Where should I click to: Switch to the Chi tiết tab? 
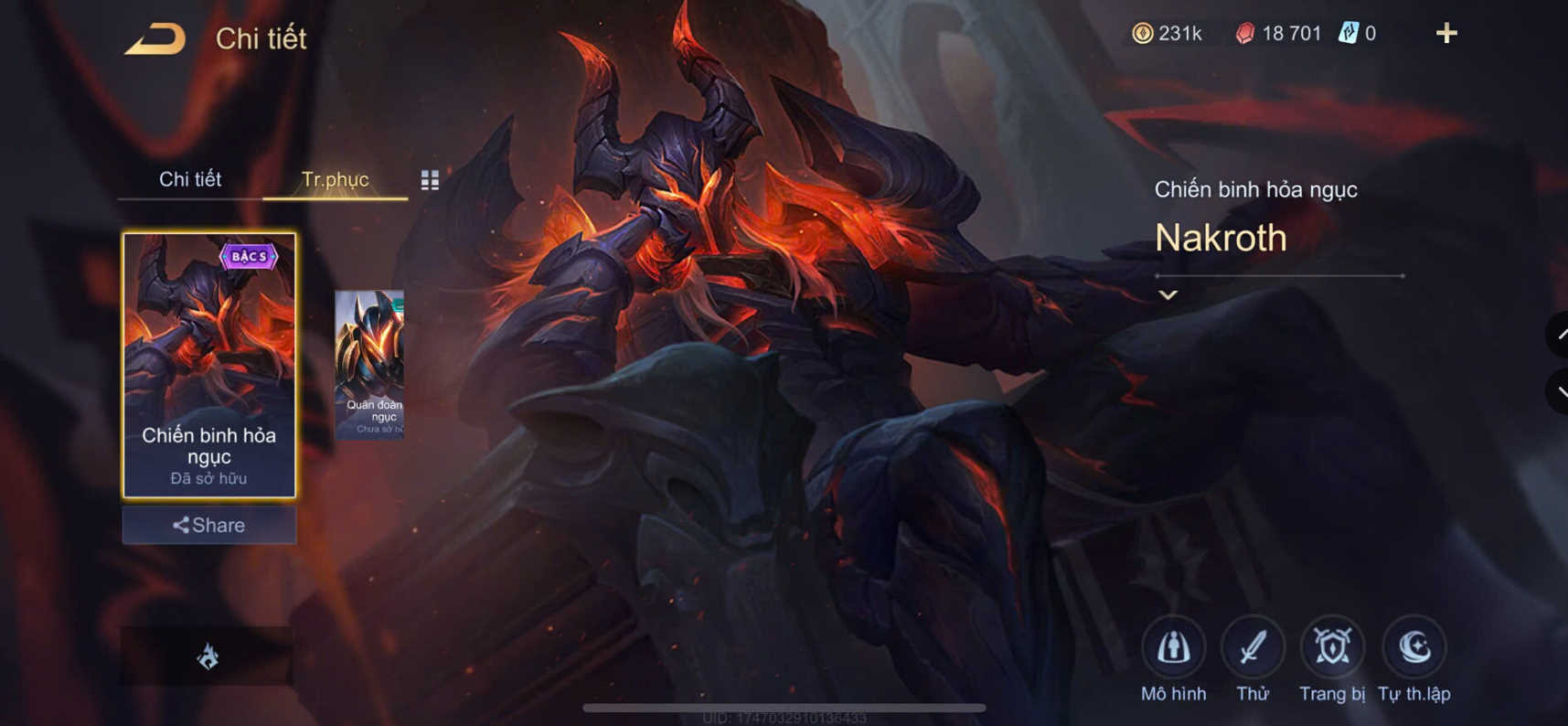[x=191, y=179]
